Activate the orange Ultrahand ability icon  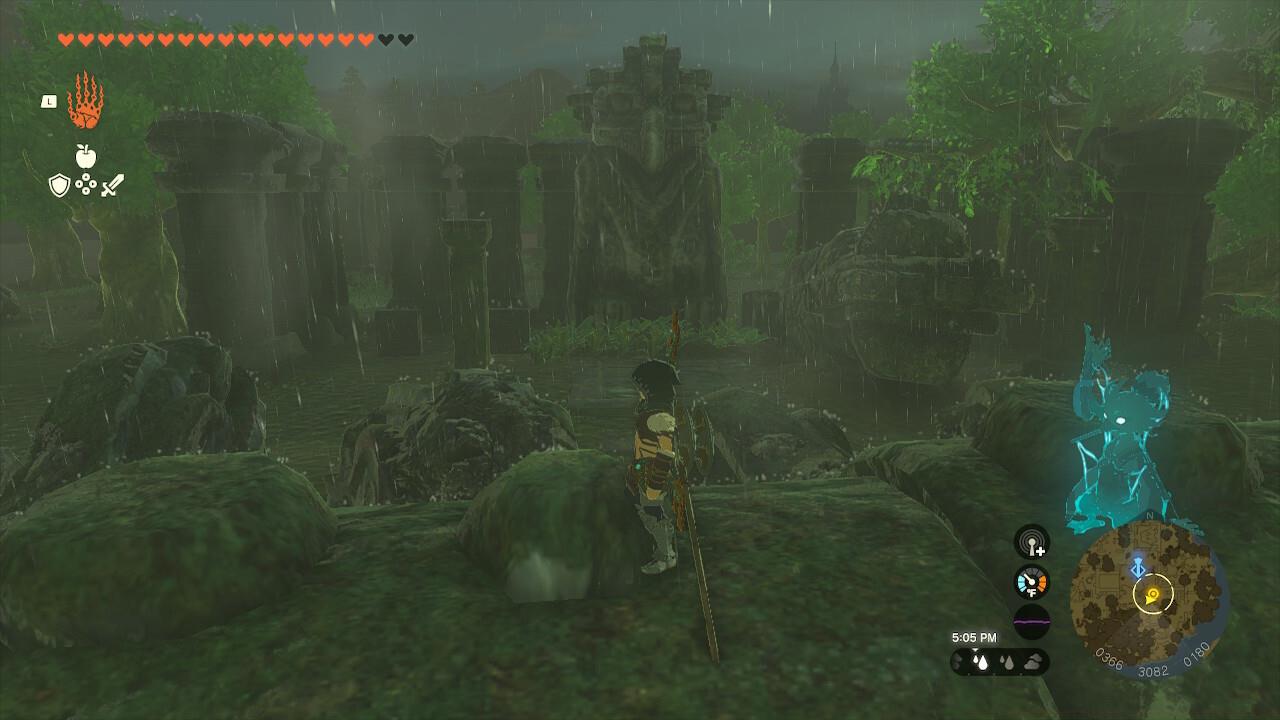pyautogui.click(x=85, y=100)
